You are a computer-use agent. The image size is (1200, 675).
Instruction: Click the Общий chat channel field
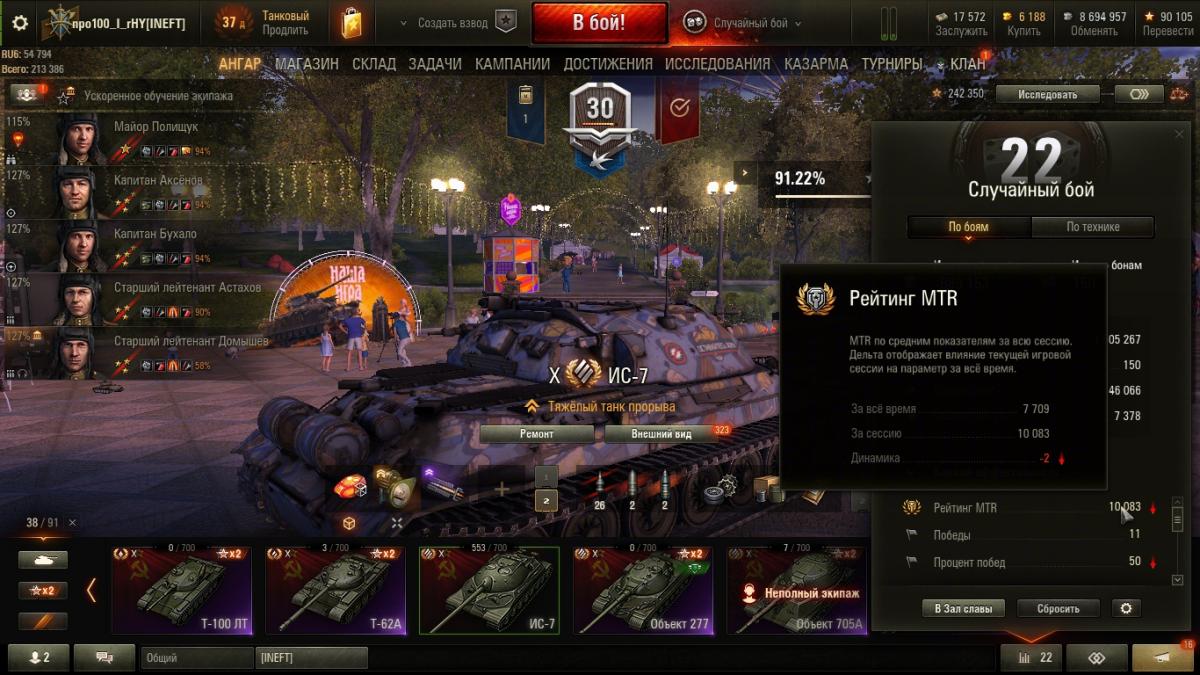196,658
